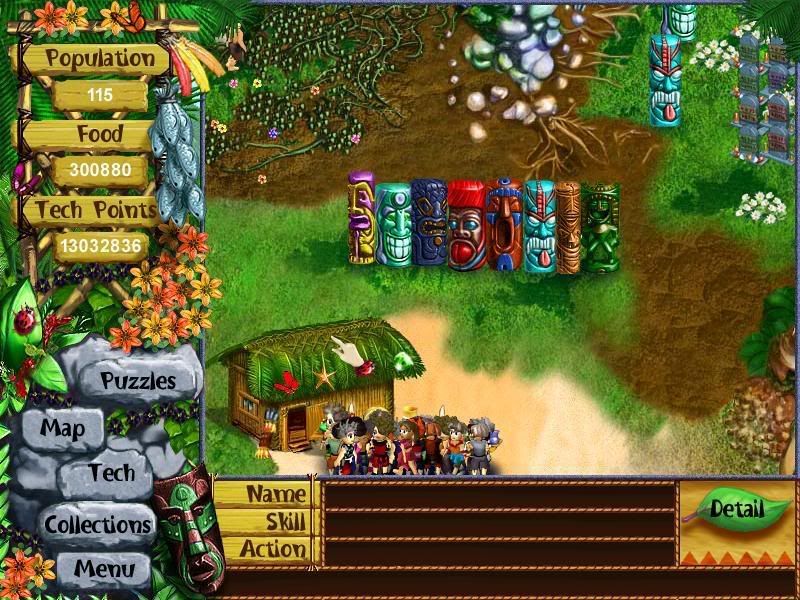
Task: Open the Puzzles screen
Action: pos(138,381)
